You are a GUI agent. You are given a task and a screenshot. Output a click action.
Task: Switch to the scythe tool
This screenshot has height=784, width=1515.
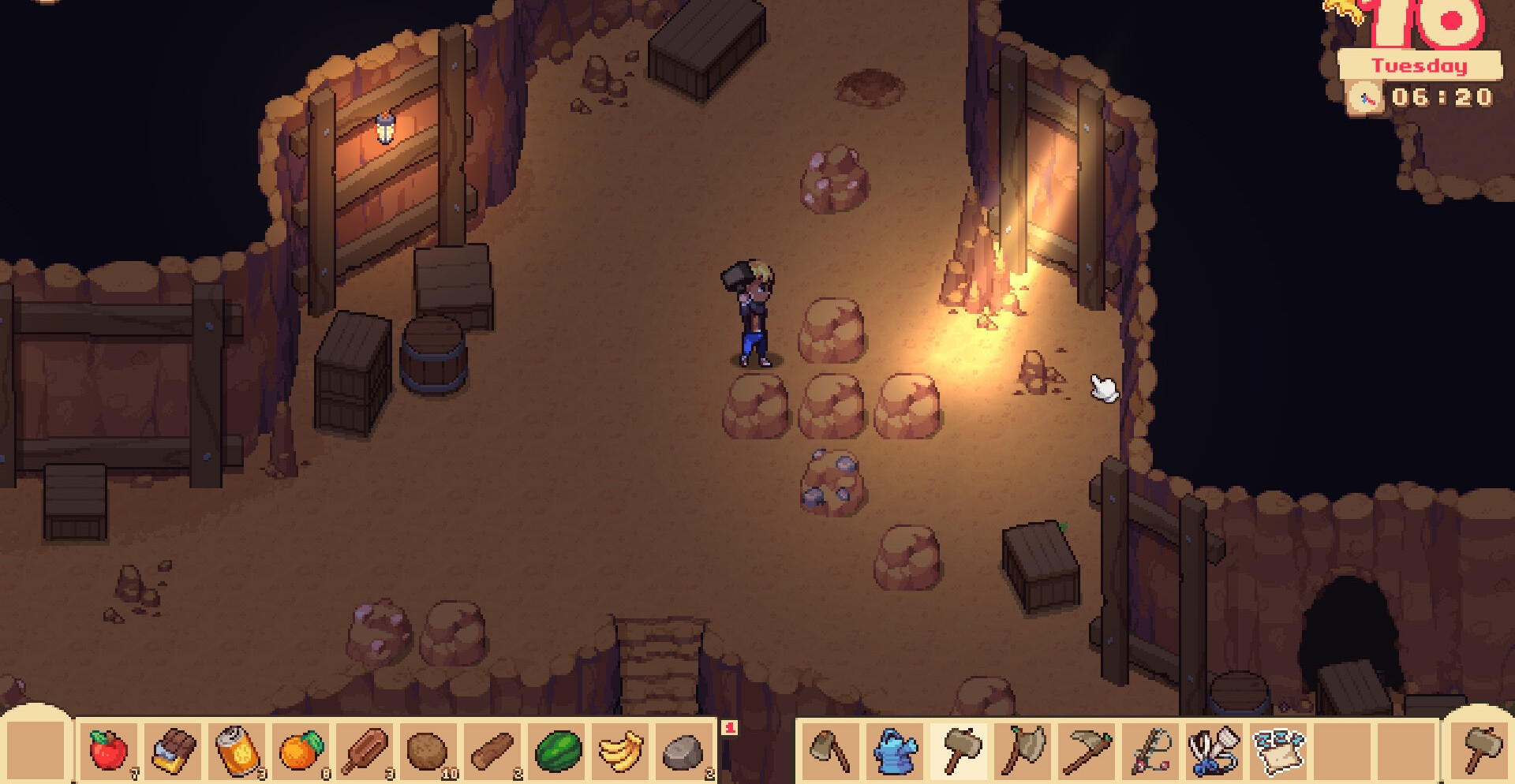pos(1087,750)
